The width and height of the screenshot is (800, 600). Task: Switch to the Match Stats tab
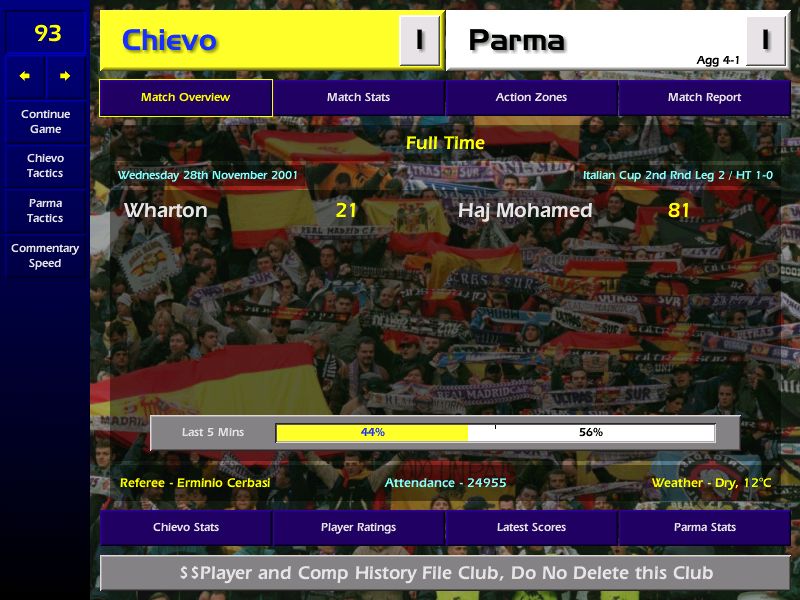pos(358,98)
